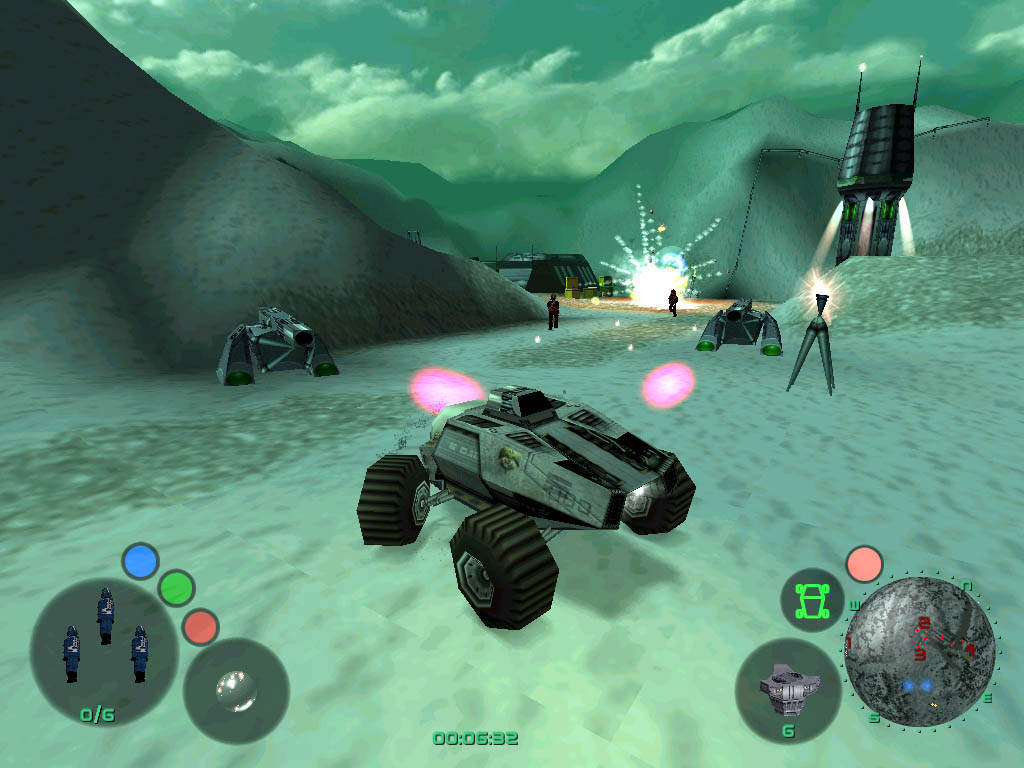The height and width of the screenshot is (768, 1024).
Task: Open the circular radar minimap
Action: [918, 651]
